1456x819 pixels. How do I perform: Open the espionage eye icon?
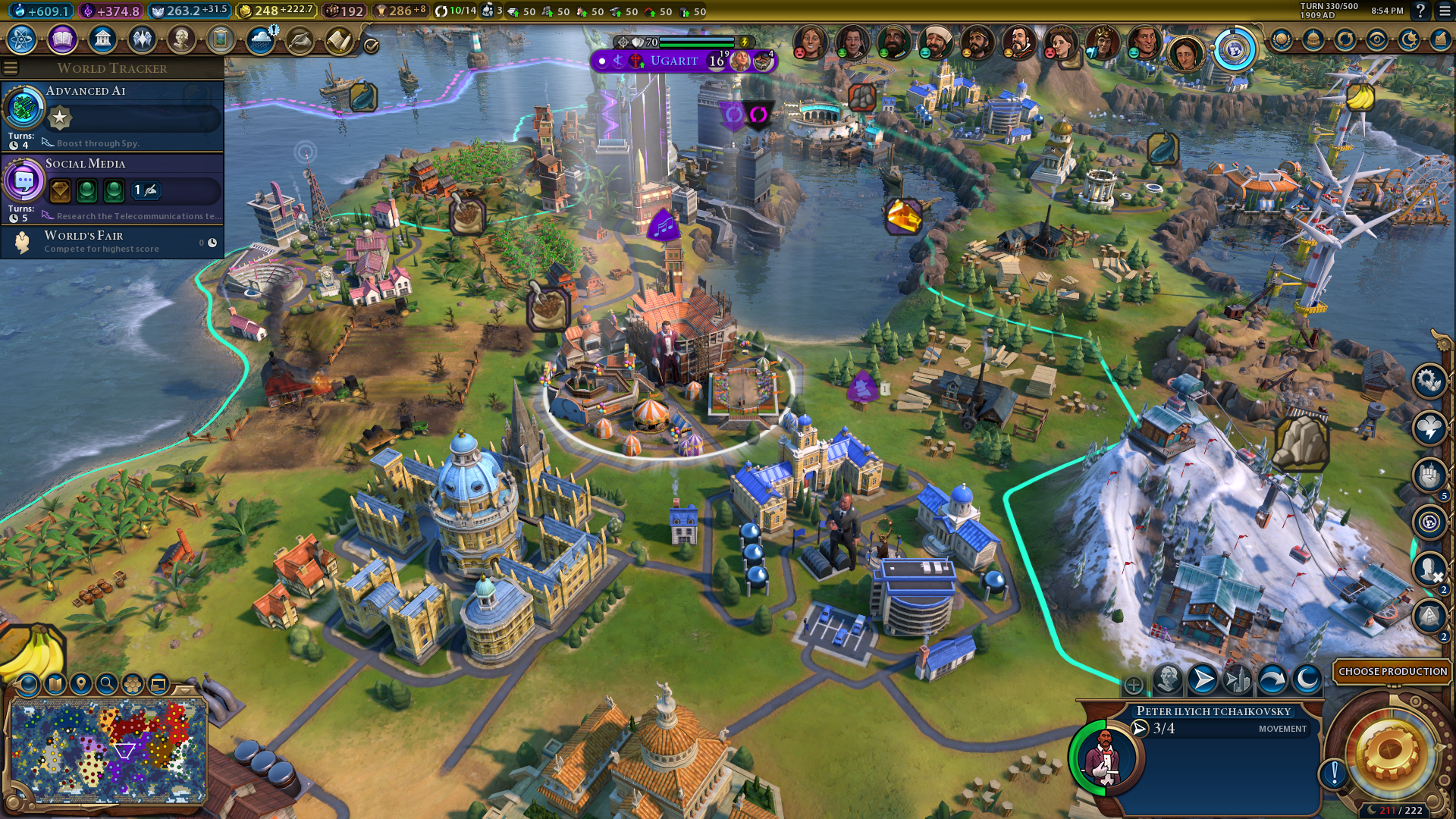1377,39
